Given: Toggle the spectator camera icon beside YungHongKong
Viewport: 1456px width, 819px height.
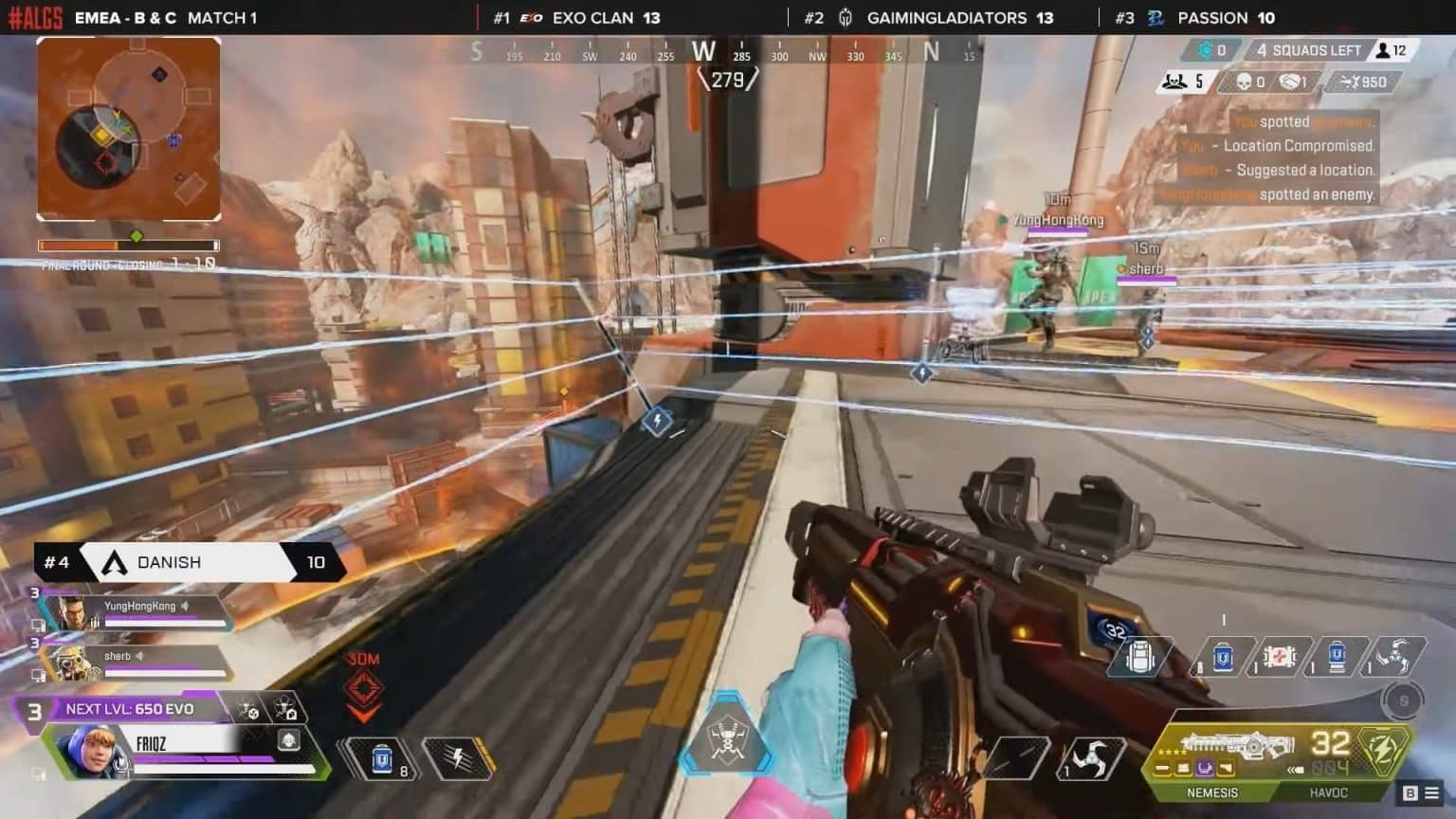Looking at the screenshot, I should click(40, 624).
